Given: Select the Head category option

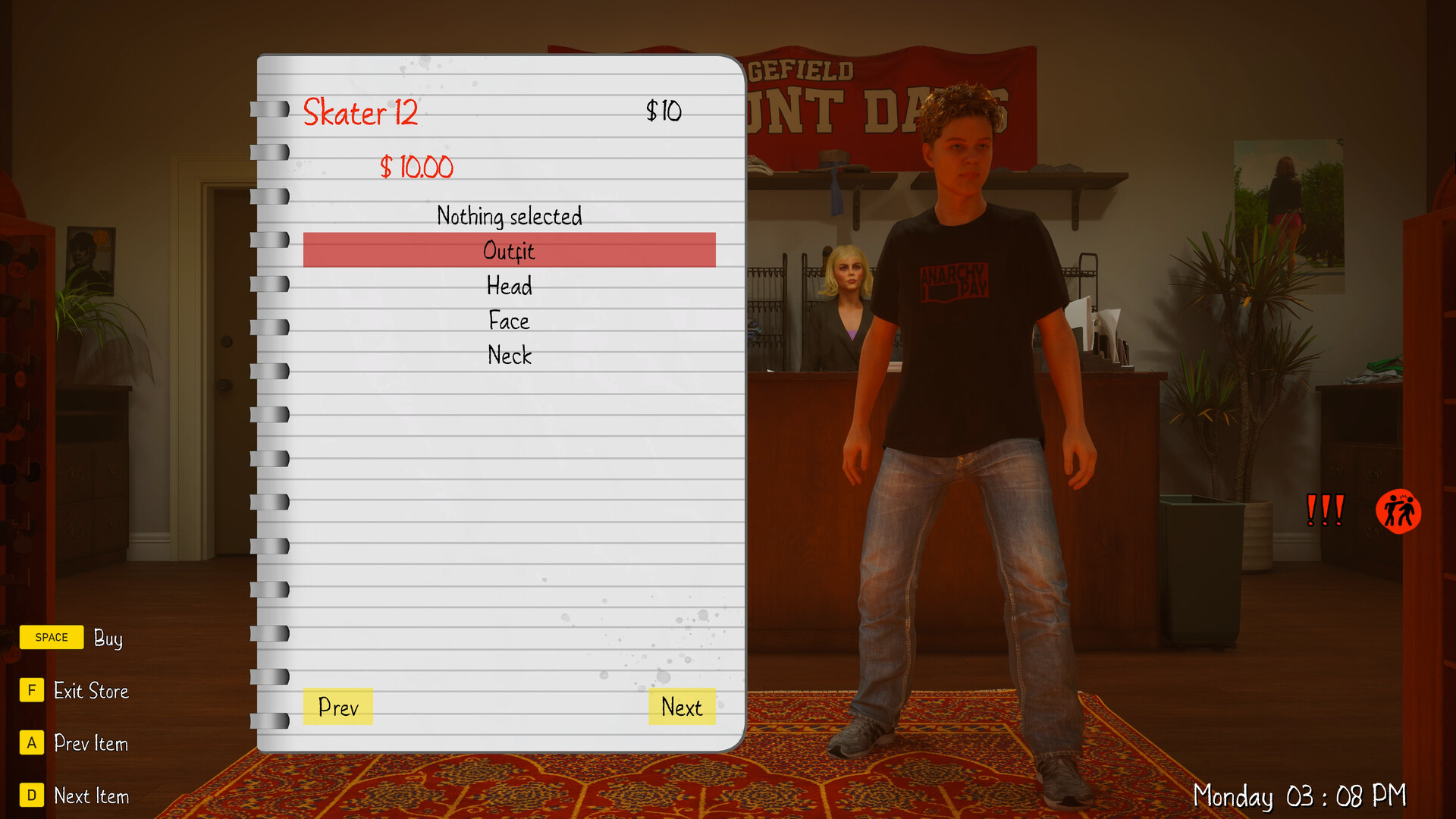Looking at the screenshot, I should tap(509, 287).
